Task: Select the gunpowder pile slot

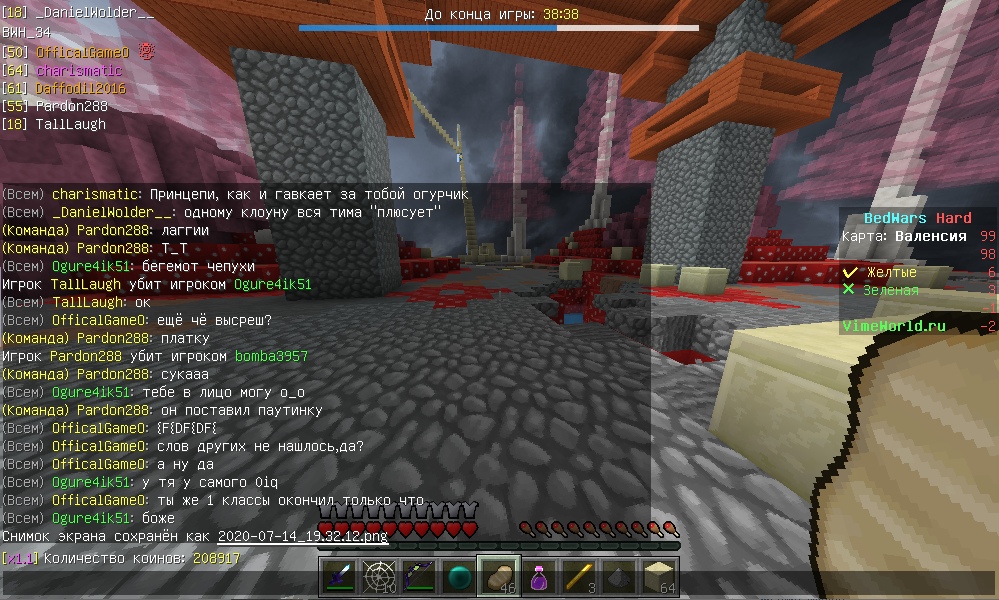Action: 619,577
